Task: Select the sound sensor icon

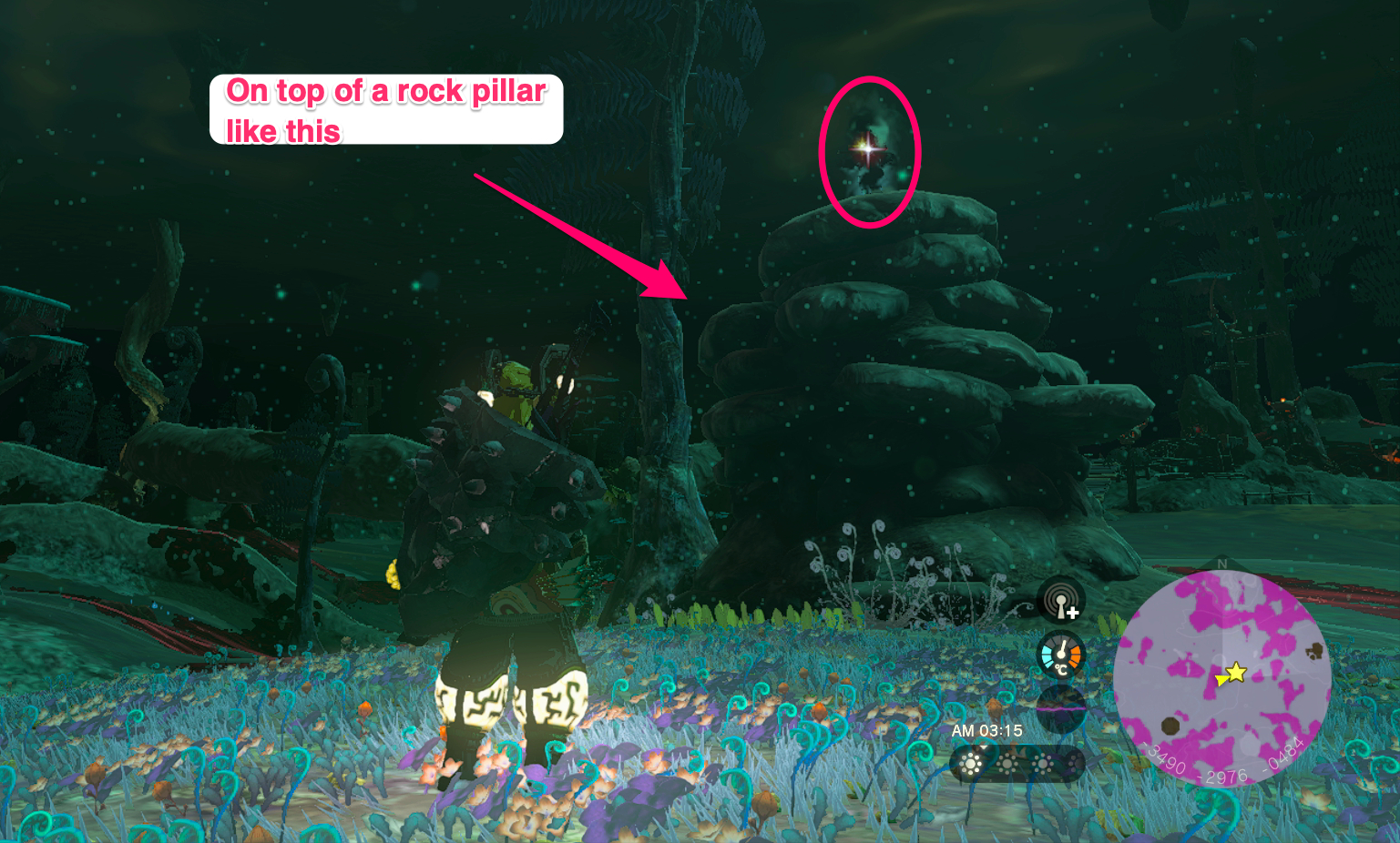Action: click(1060, 599)
